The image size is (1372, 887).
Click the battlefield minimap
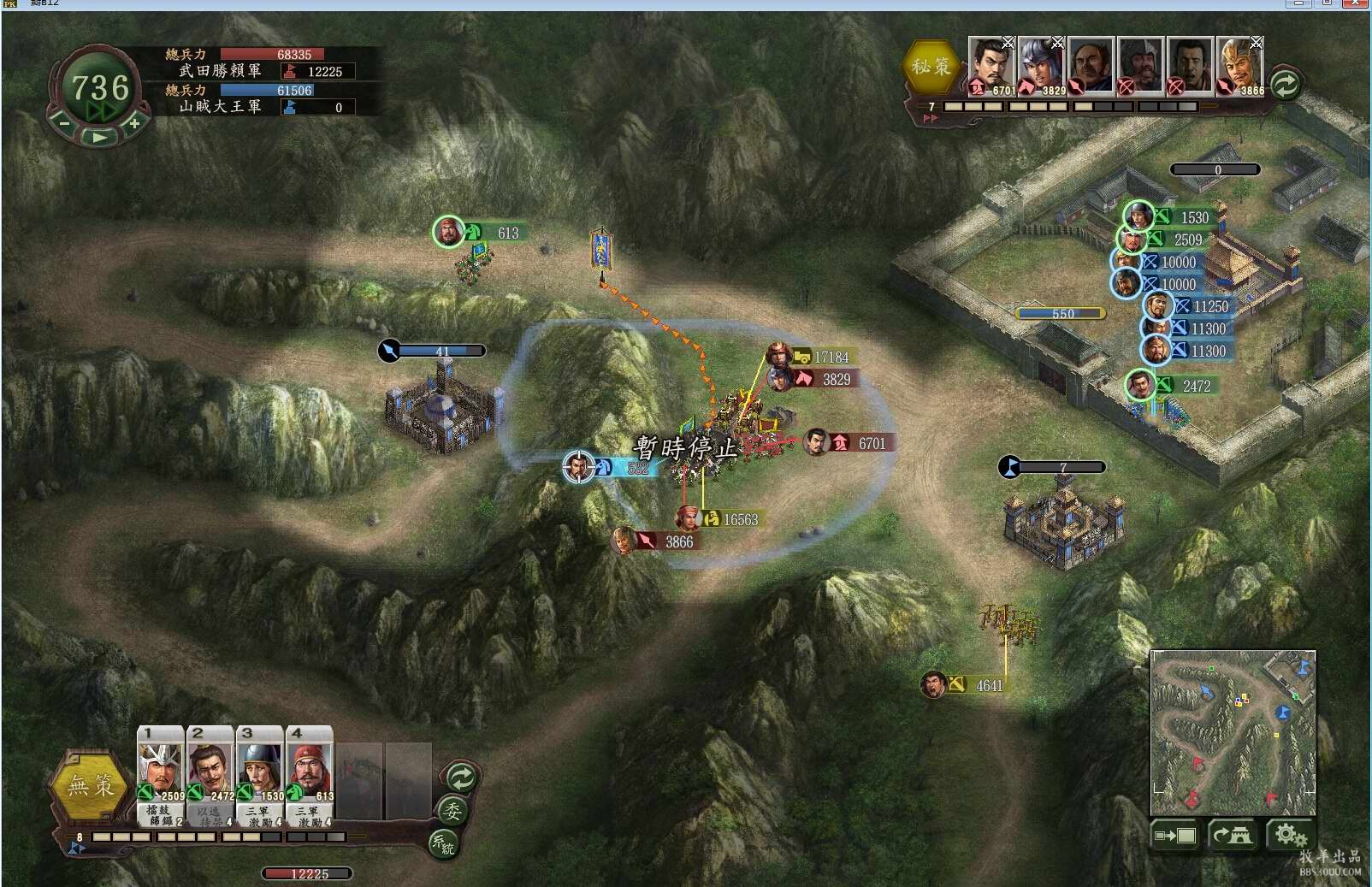[1233, 732]
